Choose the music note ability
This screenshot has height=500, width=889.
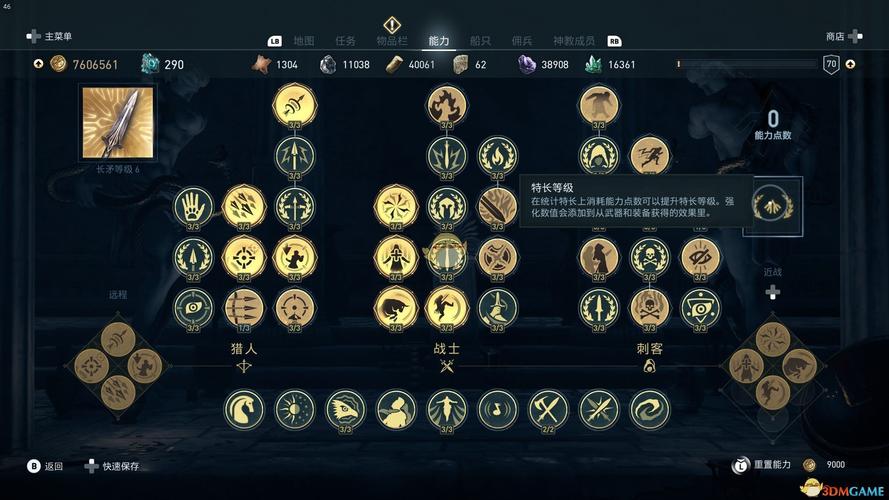click(x=498, y=409)
